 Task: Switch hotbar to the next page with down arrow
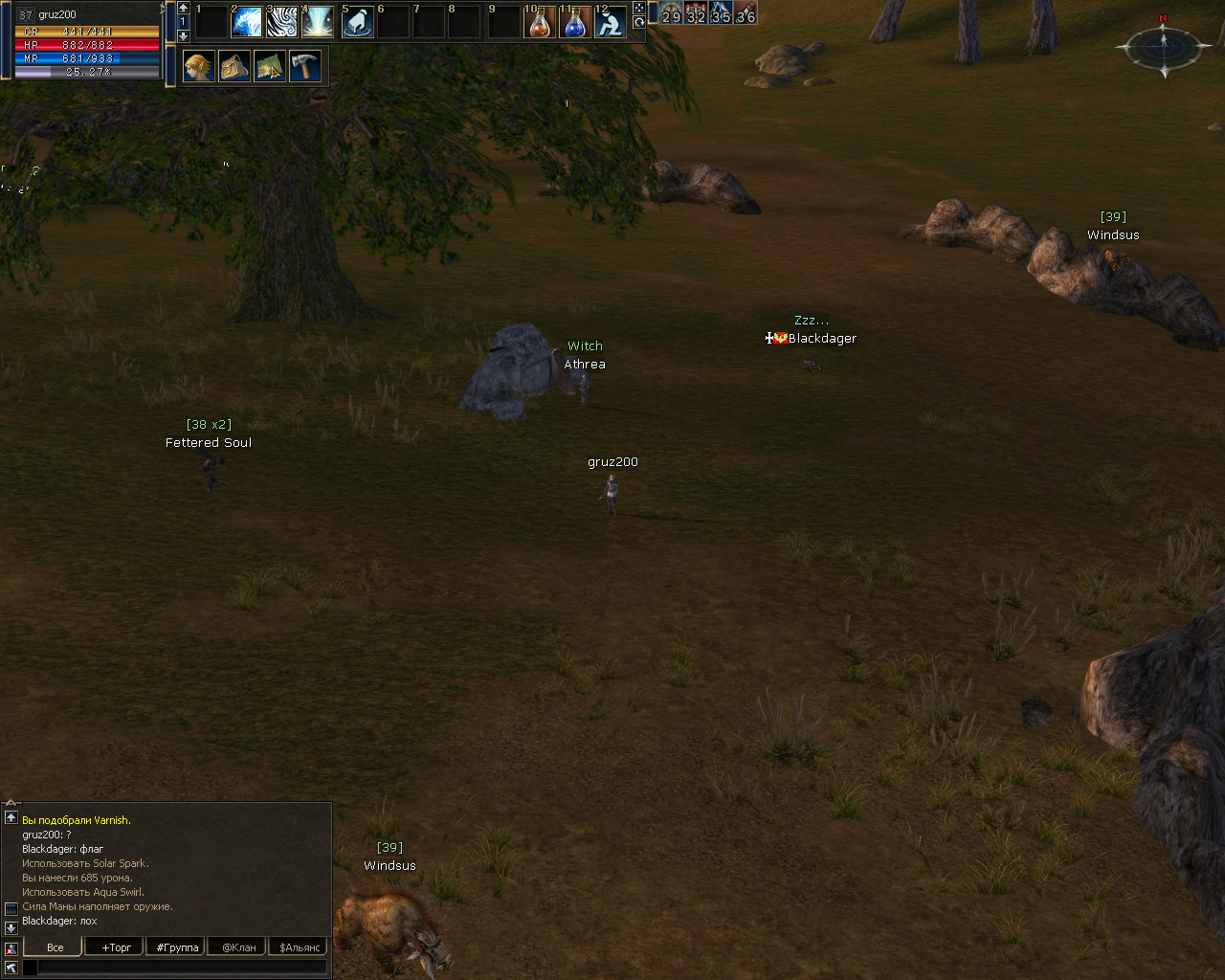[x=184, y=36]
